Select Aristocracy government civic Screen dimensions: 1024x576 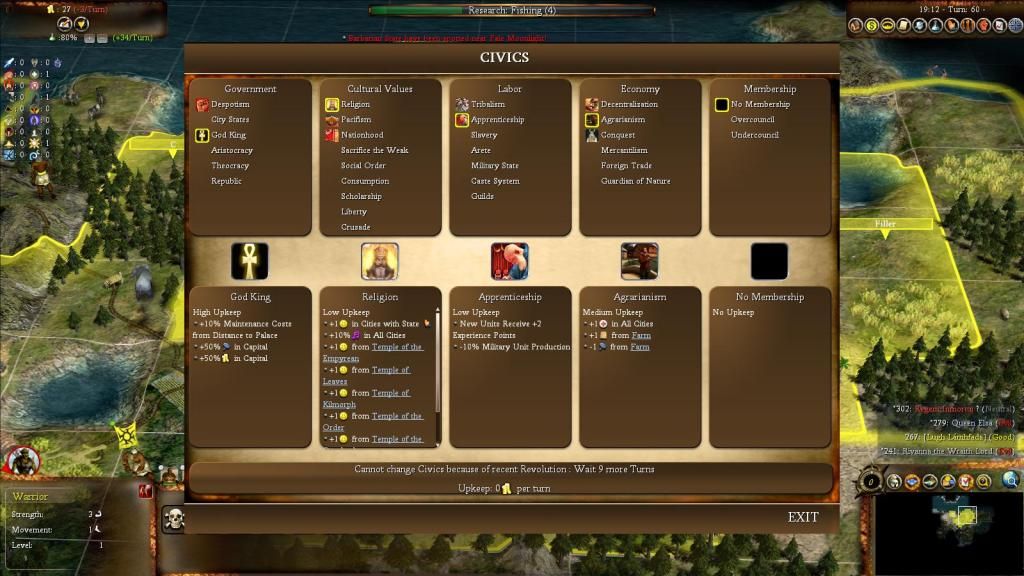(231, 150)
